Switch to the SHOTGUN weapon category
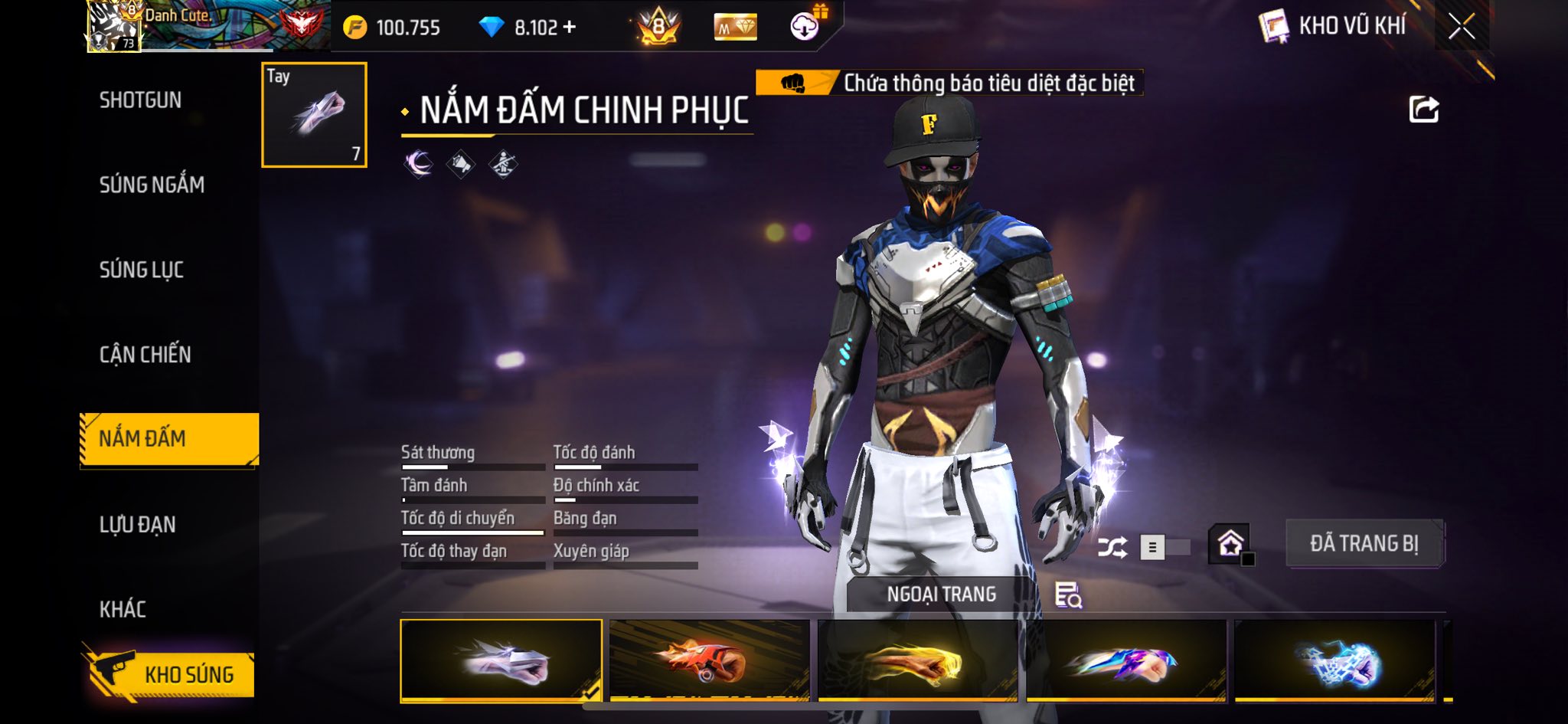This screenshot has height=724, width=1568. 140,100
